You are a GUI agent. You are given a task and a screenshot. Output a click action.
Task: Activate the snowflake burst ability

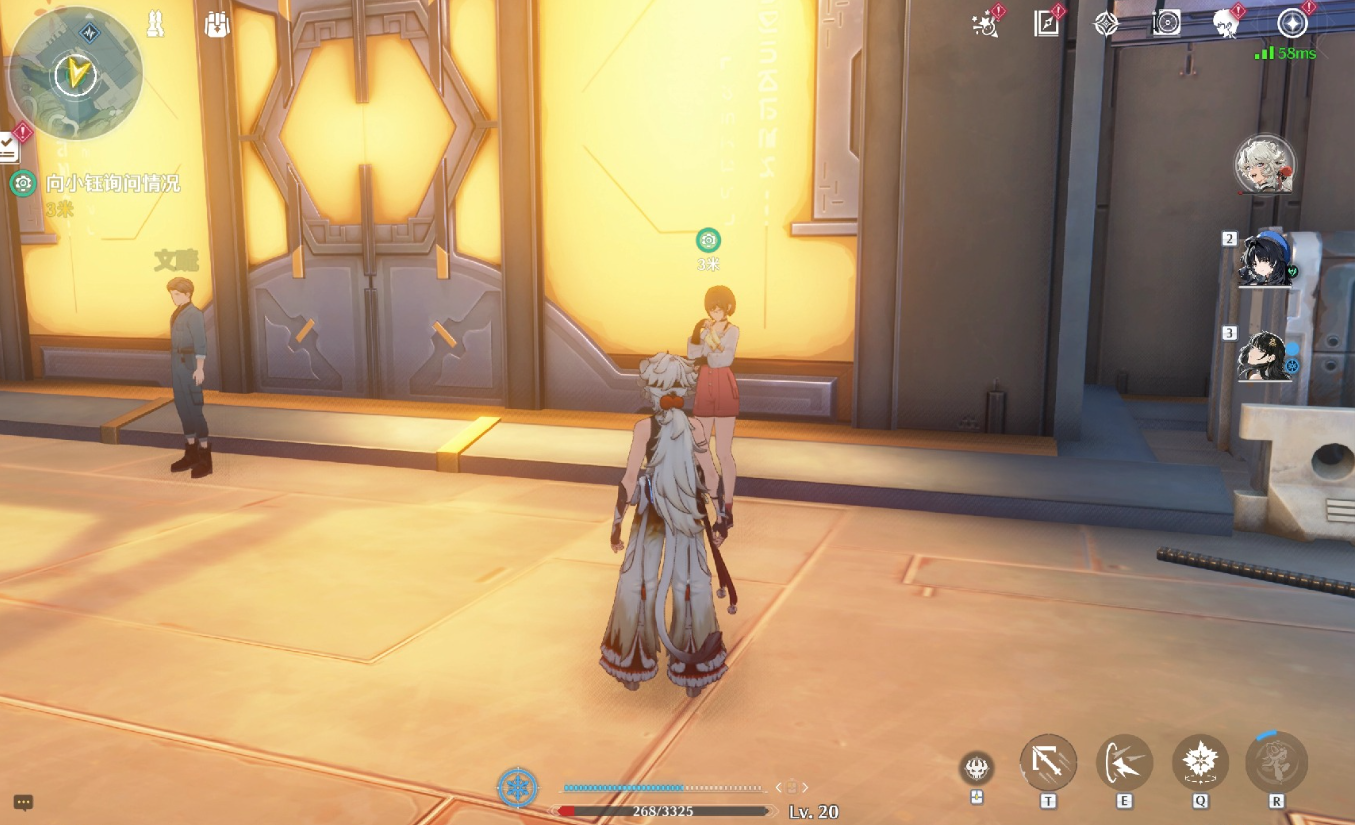pos(1200,763)
